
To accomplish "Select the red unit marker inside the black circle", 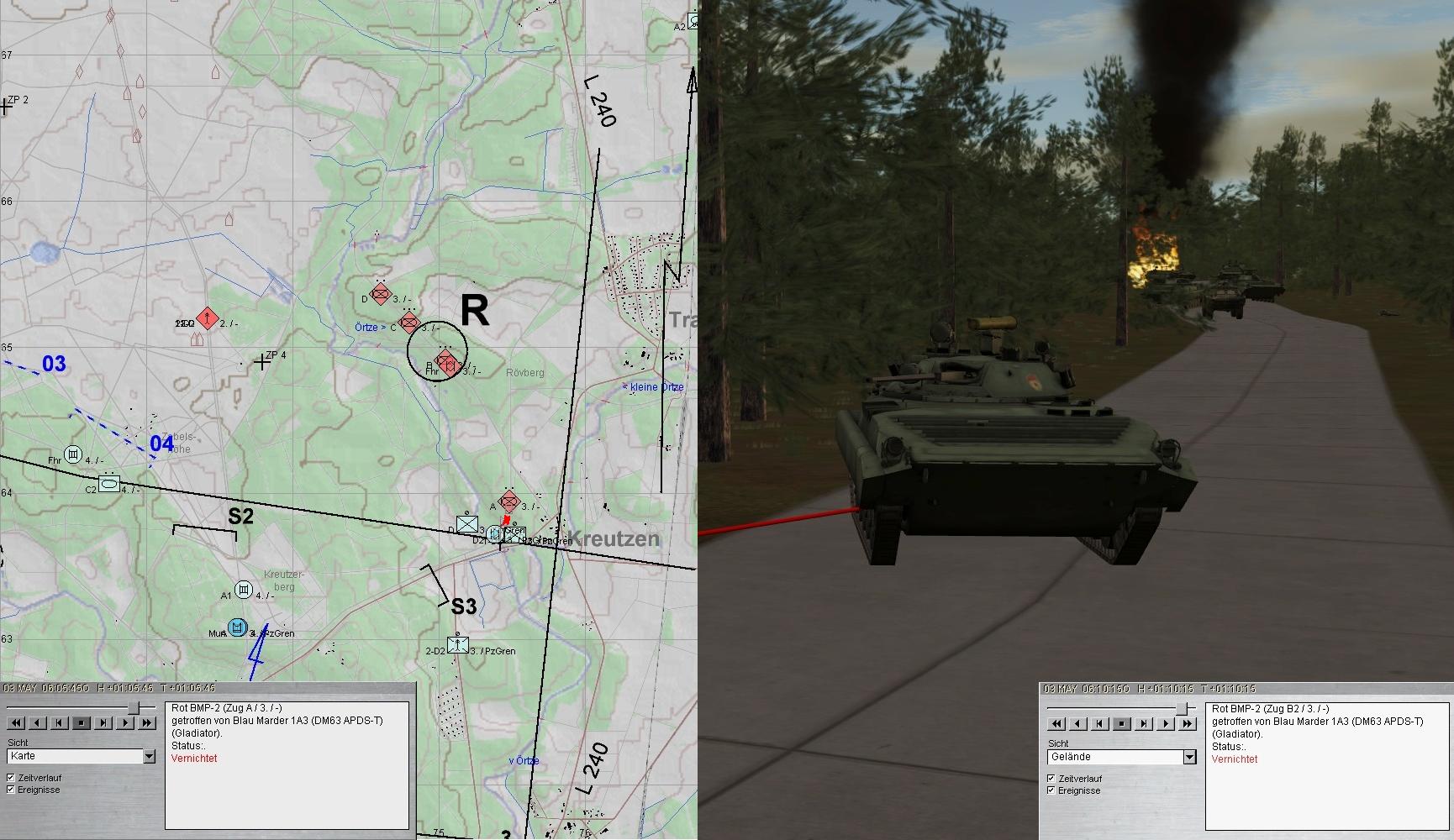I will [447, 362].
